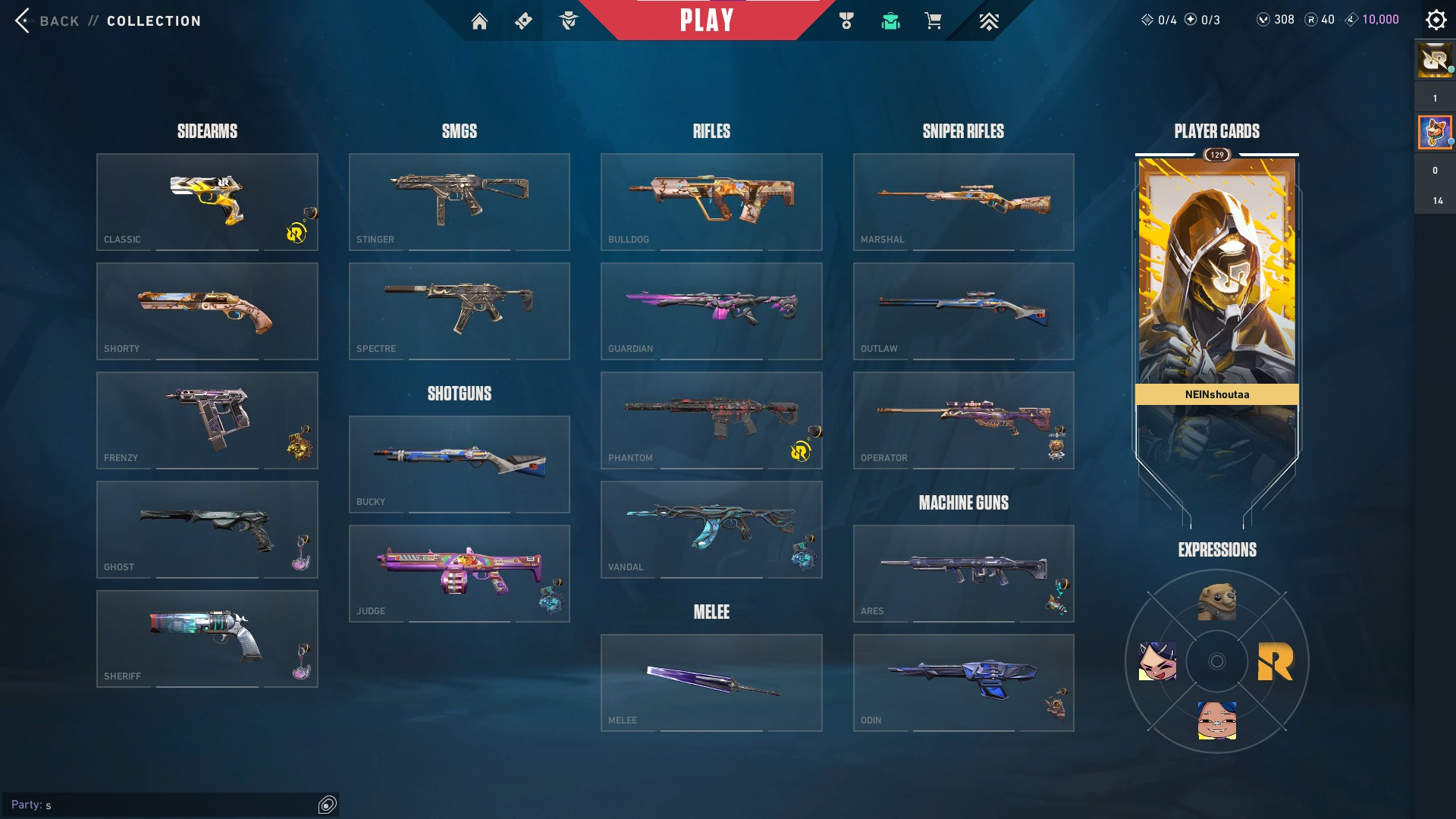Open the fox avatar in the social sidebar
Viewport: 1456px width, 819px height.
(1434, 133)
